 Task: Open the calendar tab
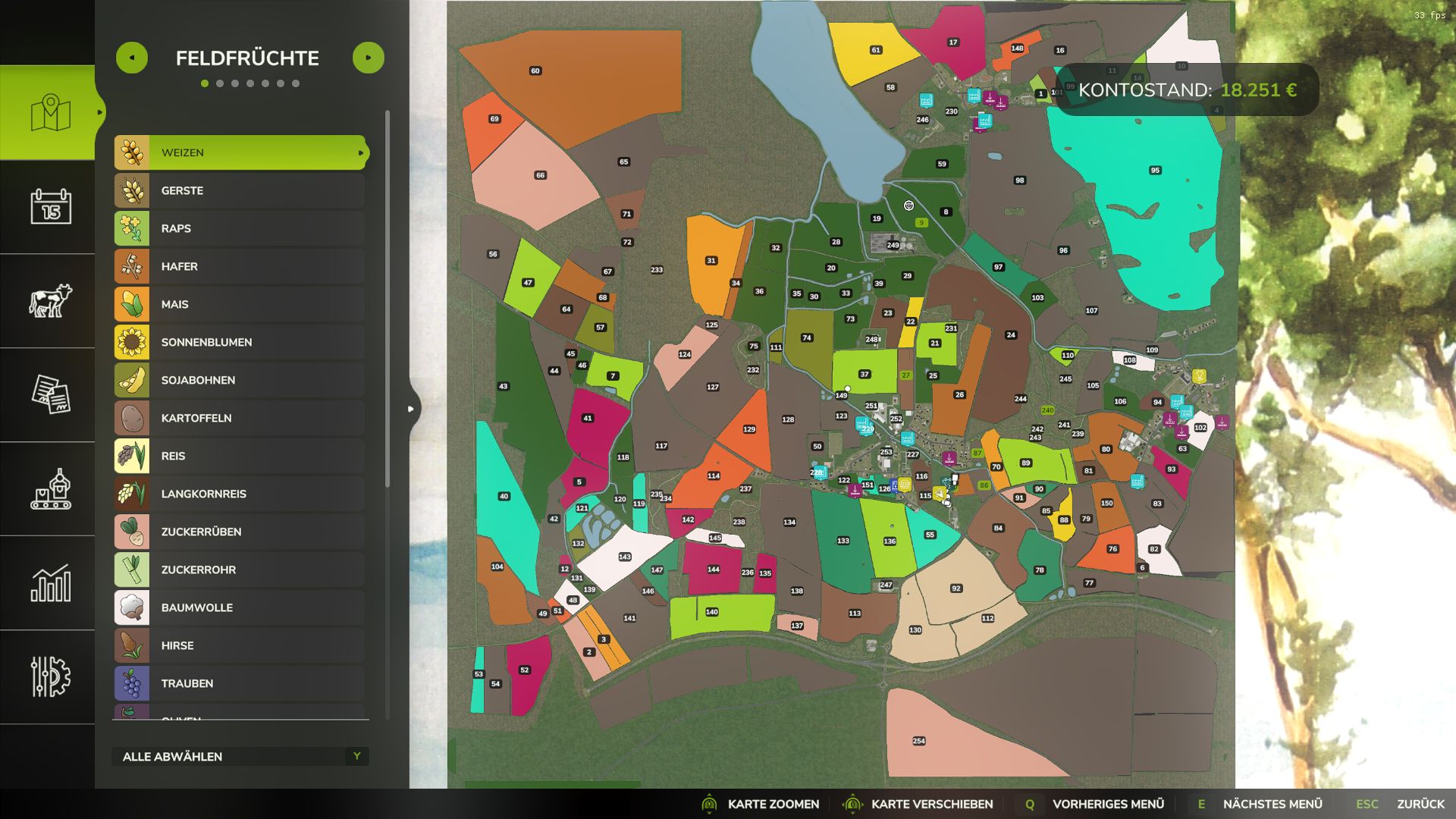pos(50,206)
